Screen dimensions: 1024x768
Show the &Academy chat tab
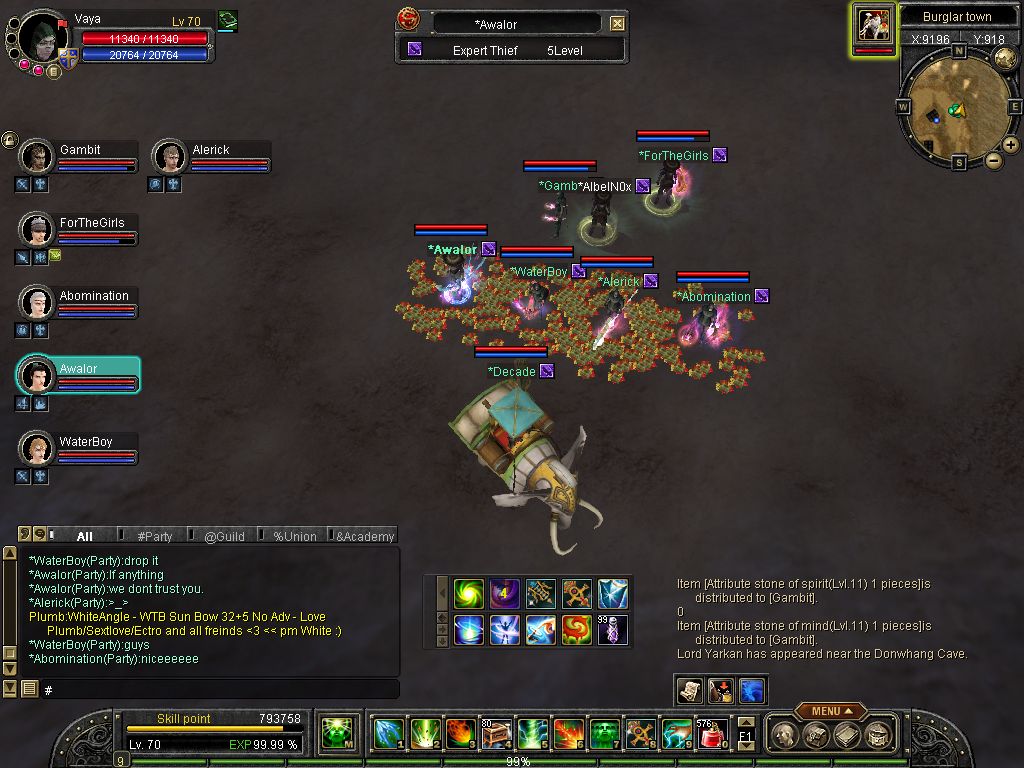(365, 536)
